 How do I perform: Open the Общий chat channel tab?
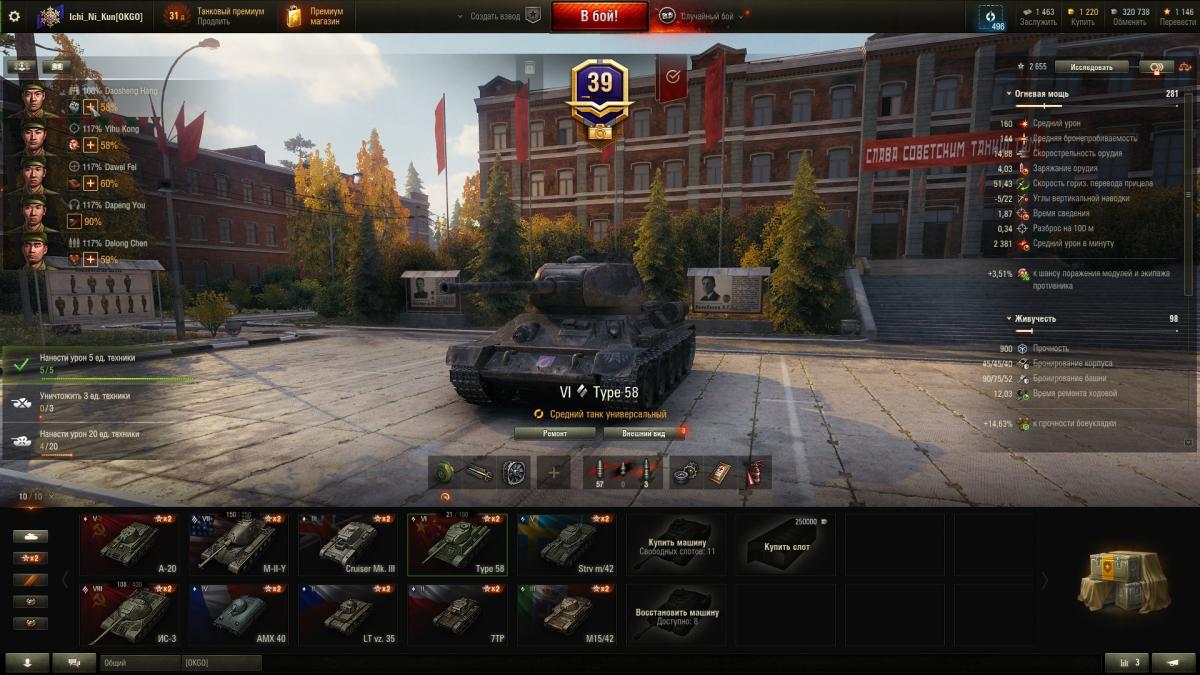click(138, 663)
